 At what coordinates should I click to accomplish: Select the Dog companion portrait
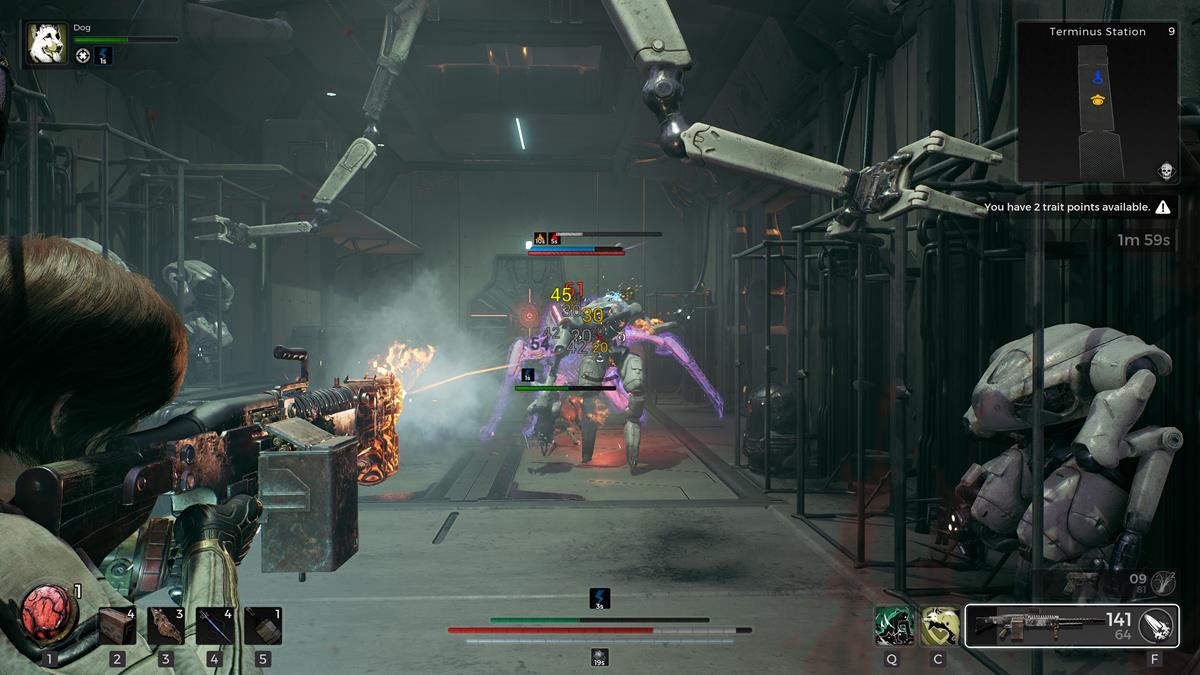(47, 43)
